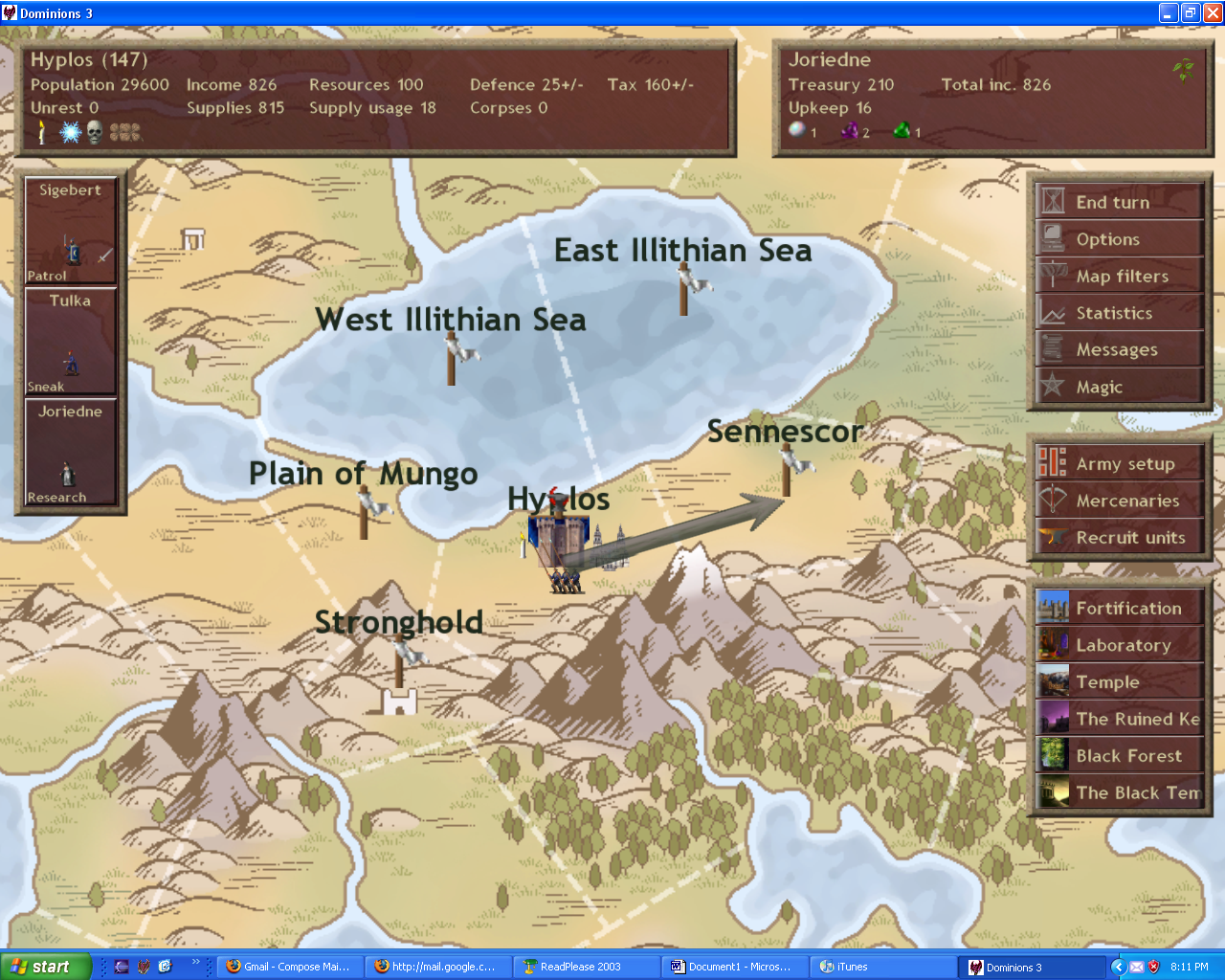View Messages
Screen dimensions: 1225x980
[x=1118, y=350]
